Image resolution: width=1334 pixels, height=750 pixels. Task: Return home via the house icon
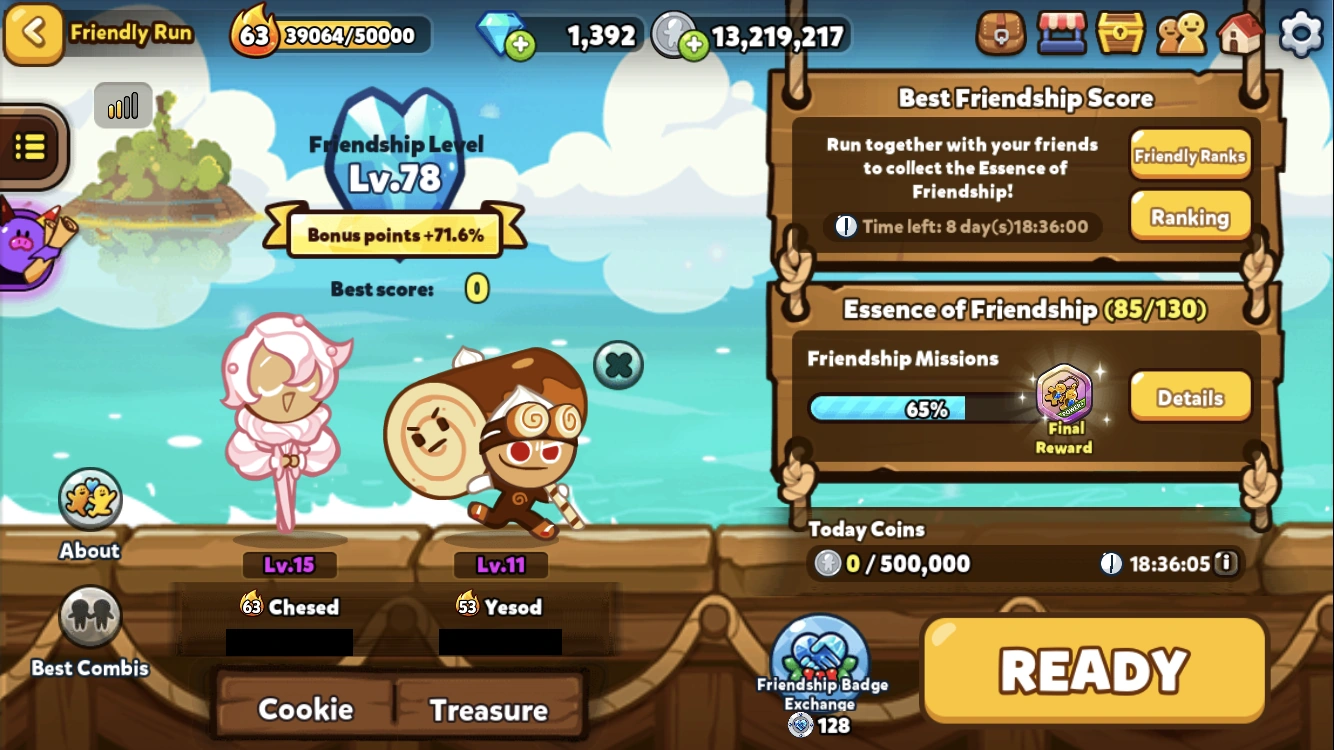(x=1241, y=33)
